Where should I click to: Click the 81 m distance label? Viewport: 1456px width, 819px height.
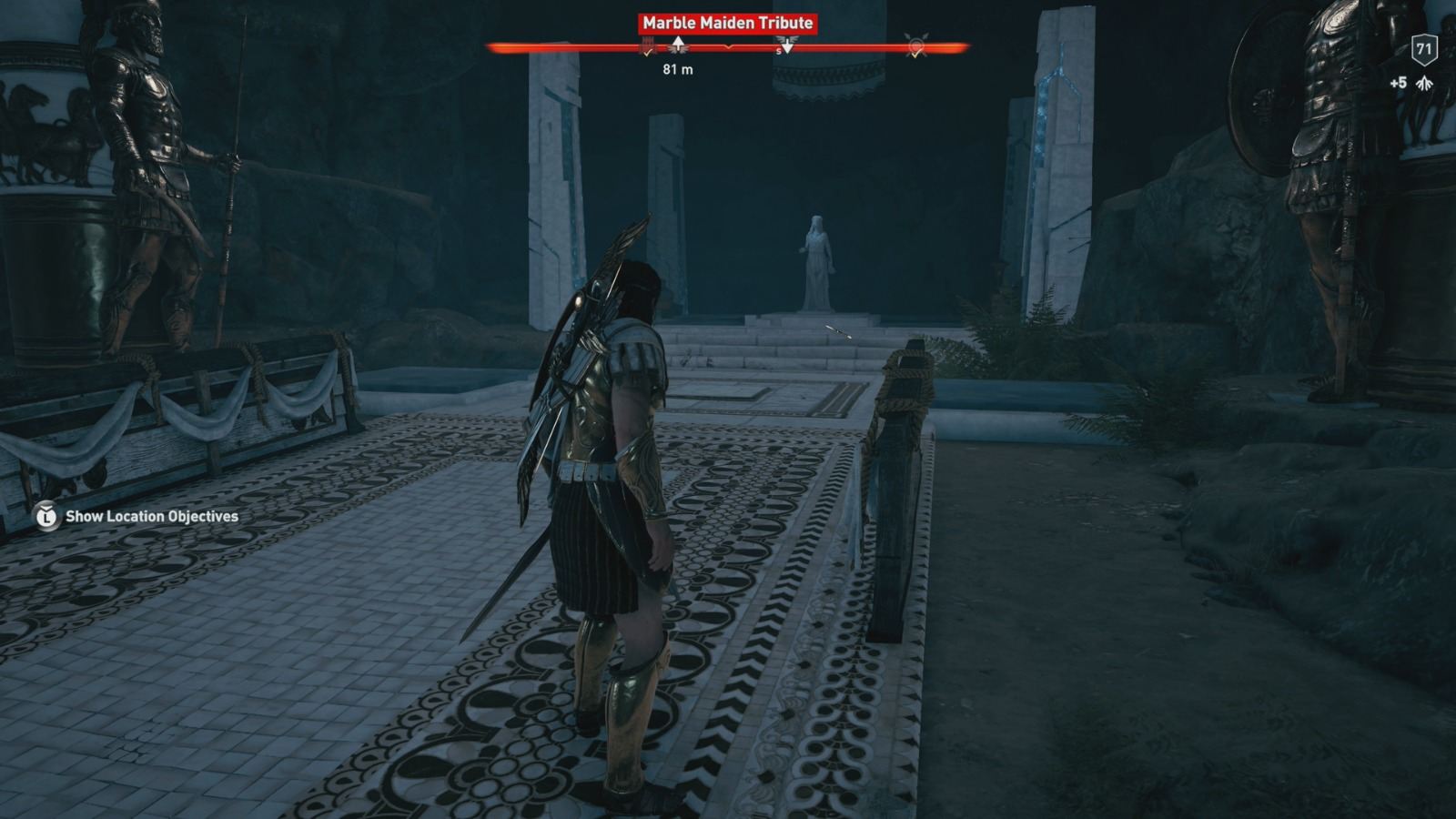coord(678,69)
